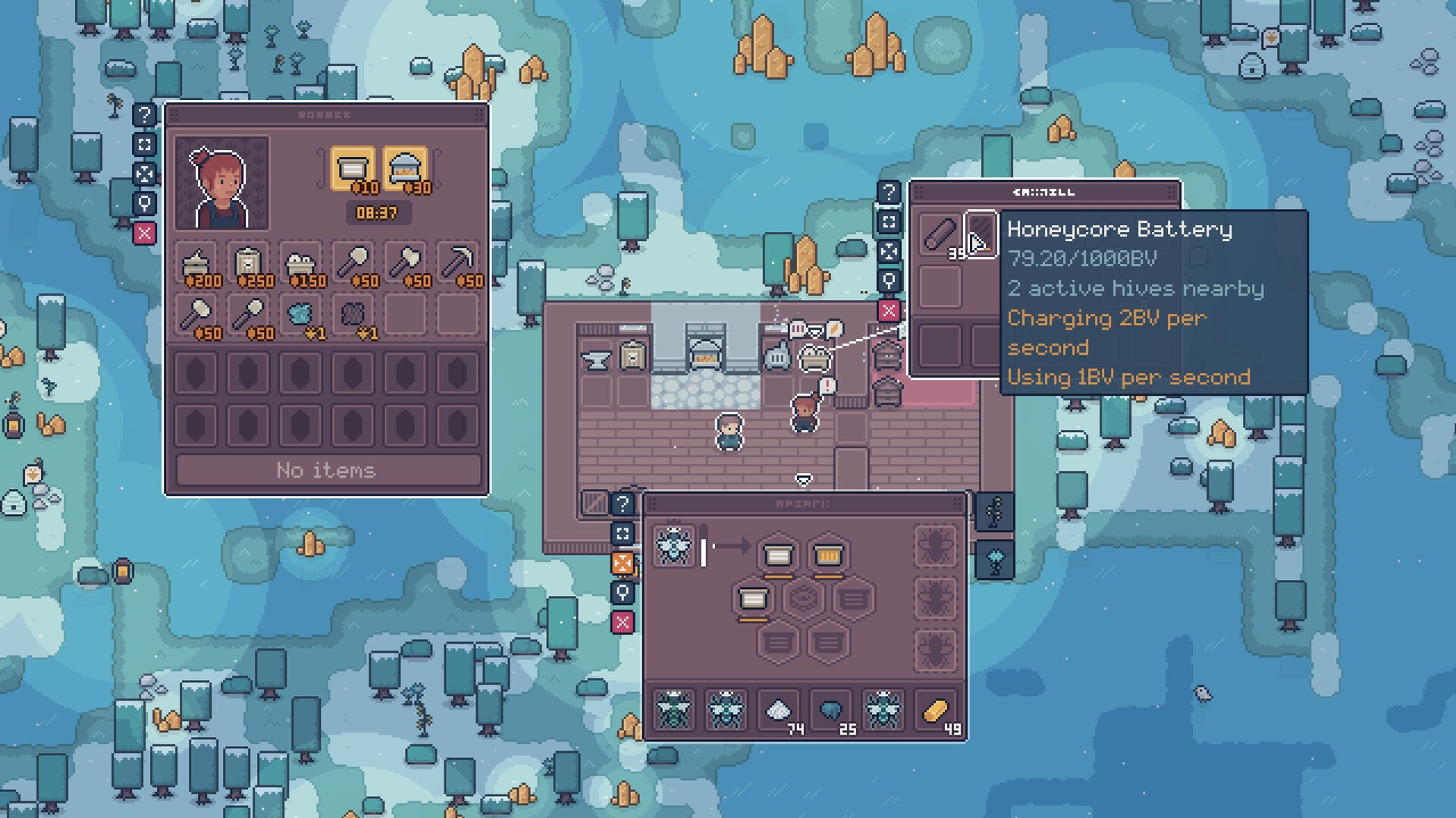Purchase the pickaxe for 50
1456x818 pixels.
458,265
